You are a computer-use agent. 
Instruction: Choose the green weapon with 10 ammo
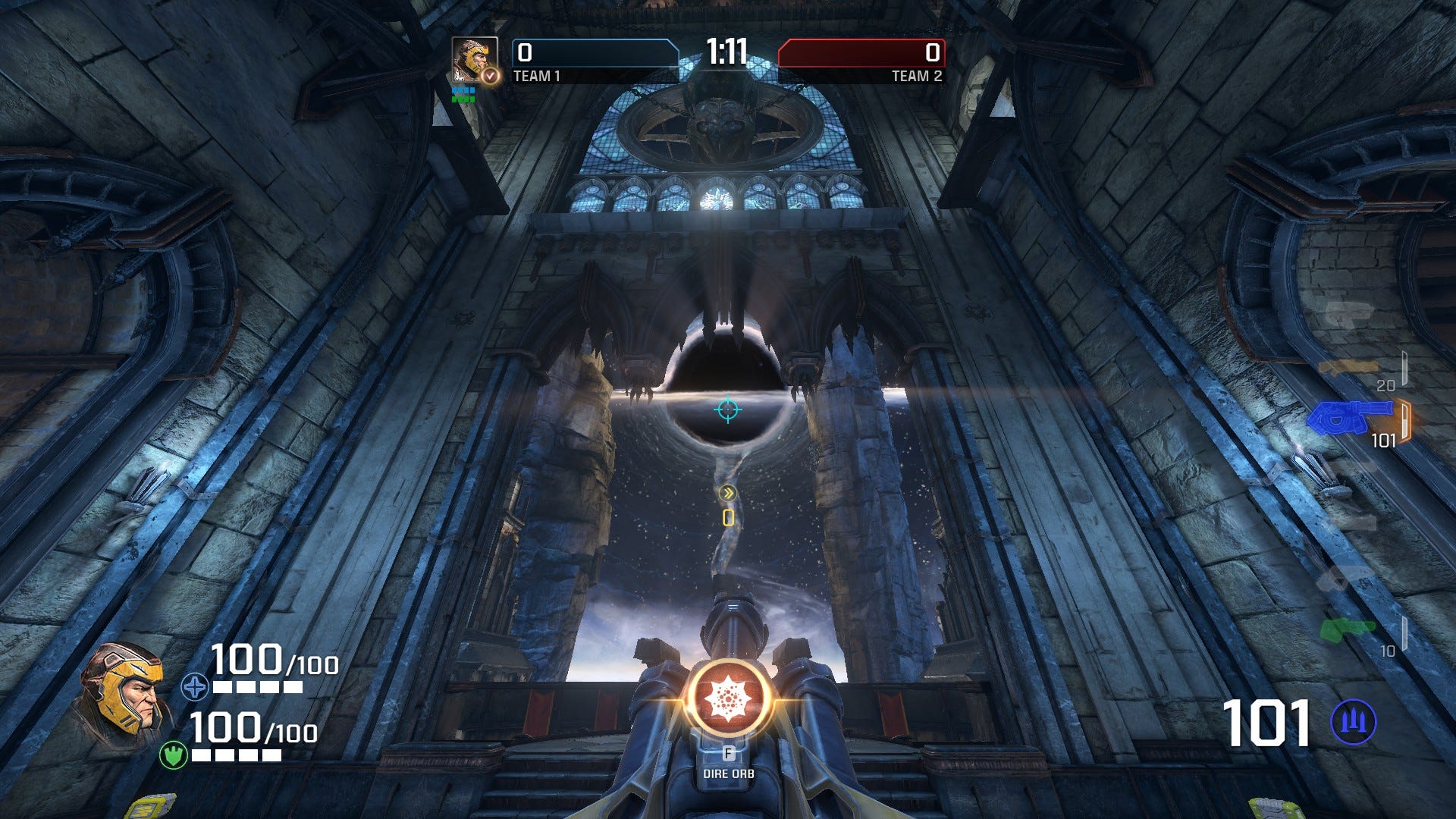click(1347, 629)
